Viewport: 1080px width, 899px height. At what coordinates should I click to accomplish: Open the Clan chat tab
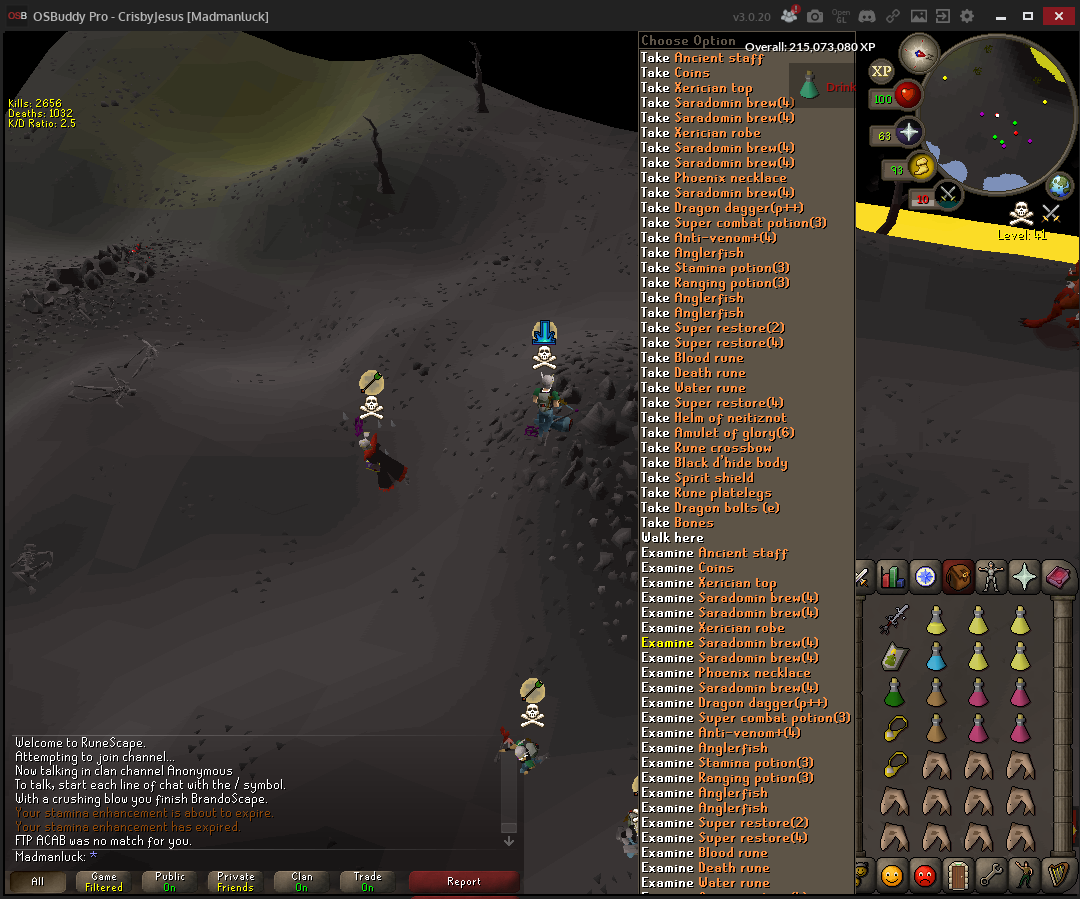coord(302,881)
